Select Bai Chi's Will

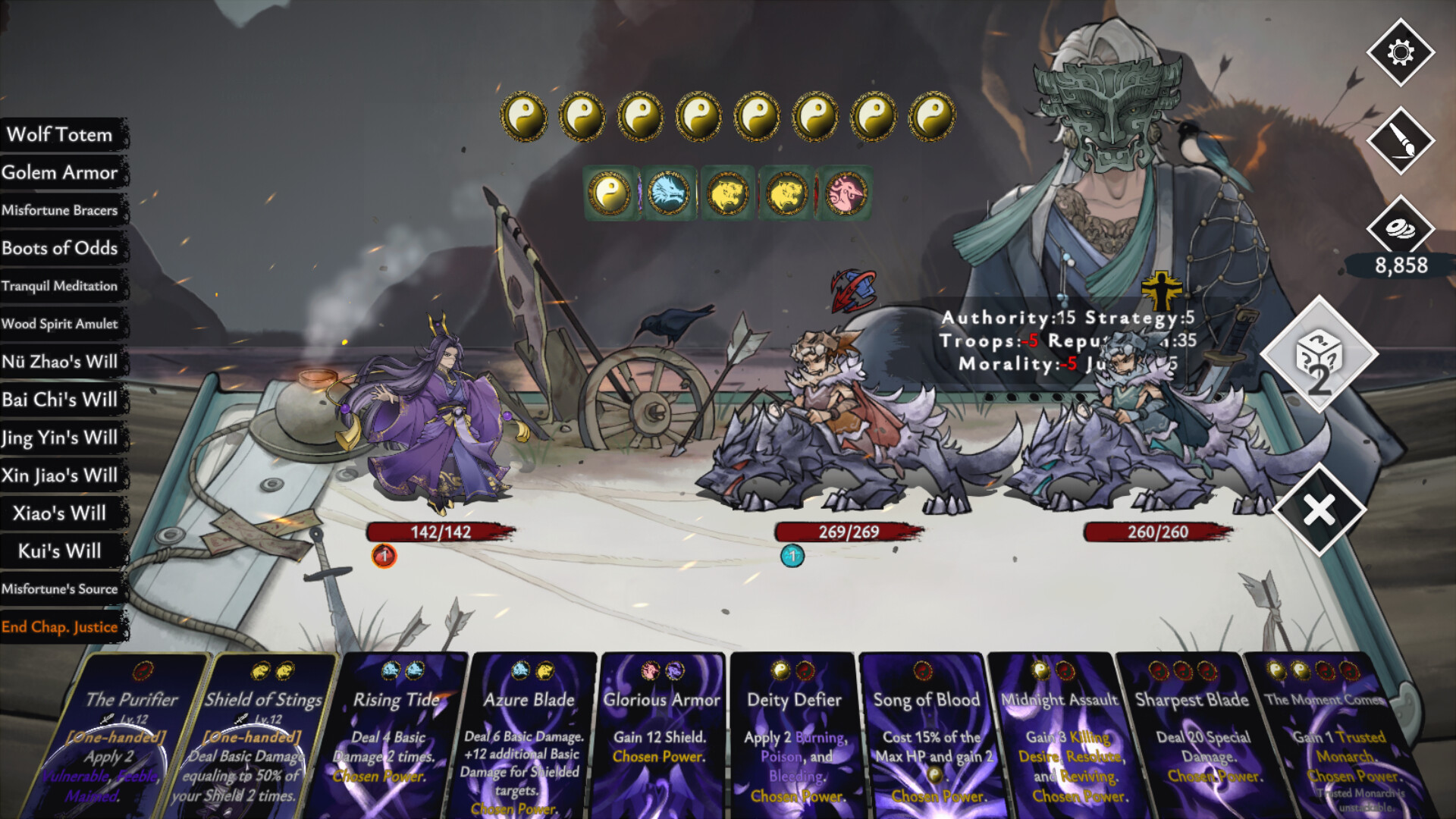tap(60, 400)
